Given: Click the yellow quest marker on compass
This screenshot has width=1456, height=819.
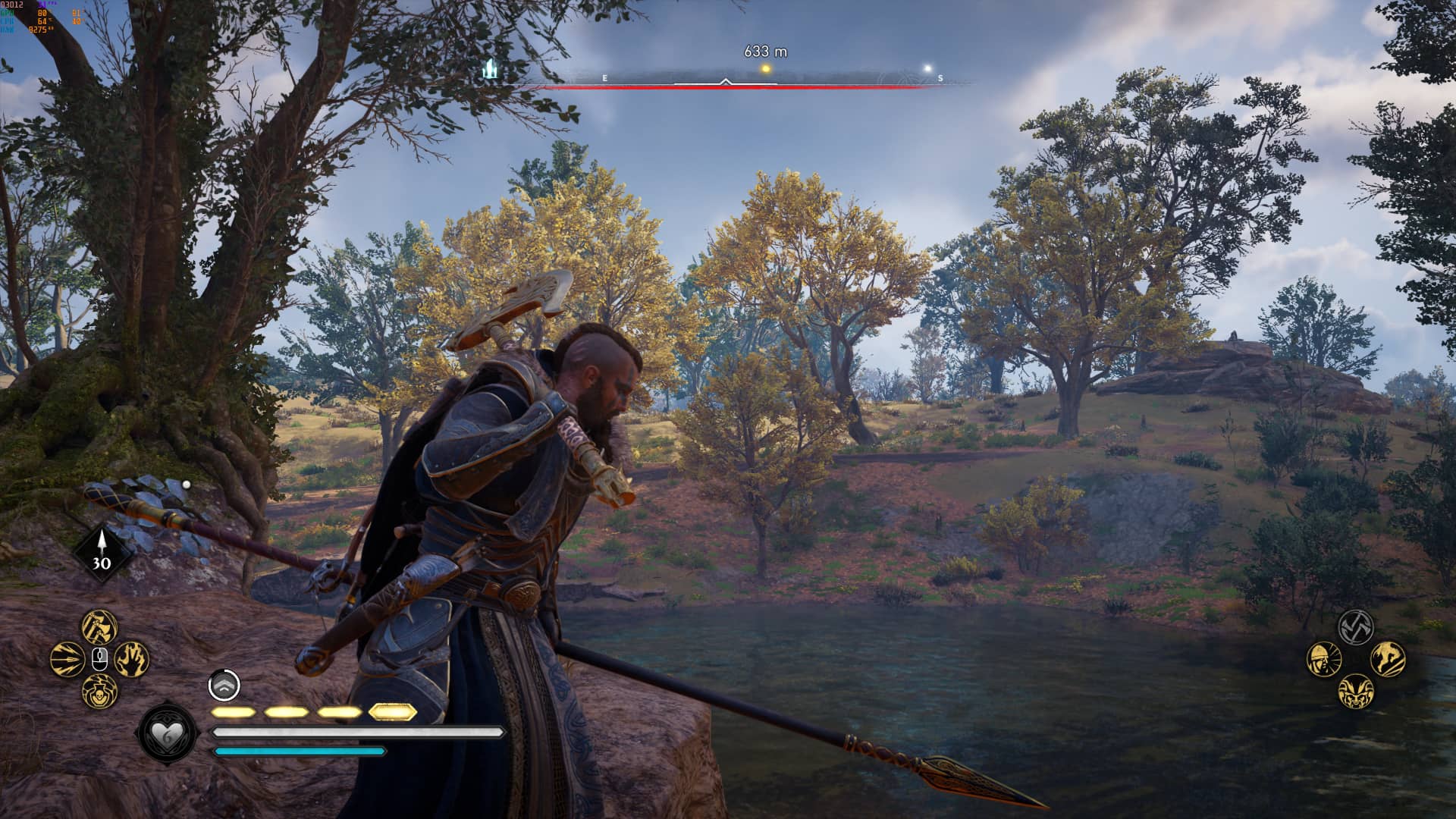Looking at the screenshot, I should coord(766,69).
